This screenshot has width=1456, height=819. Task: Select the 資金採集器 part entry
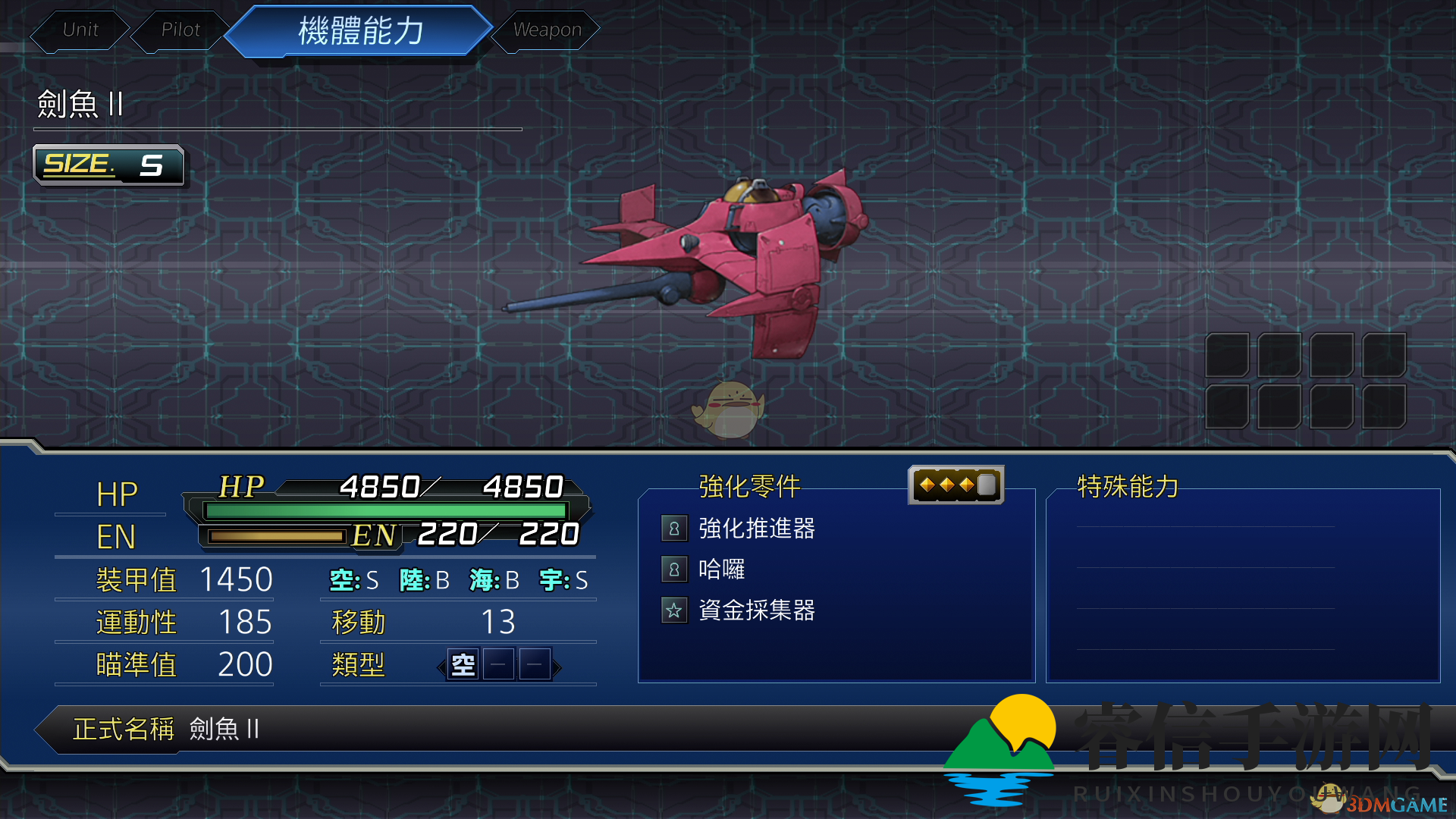[x=755, y=610]
